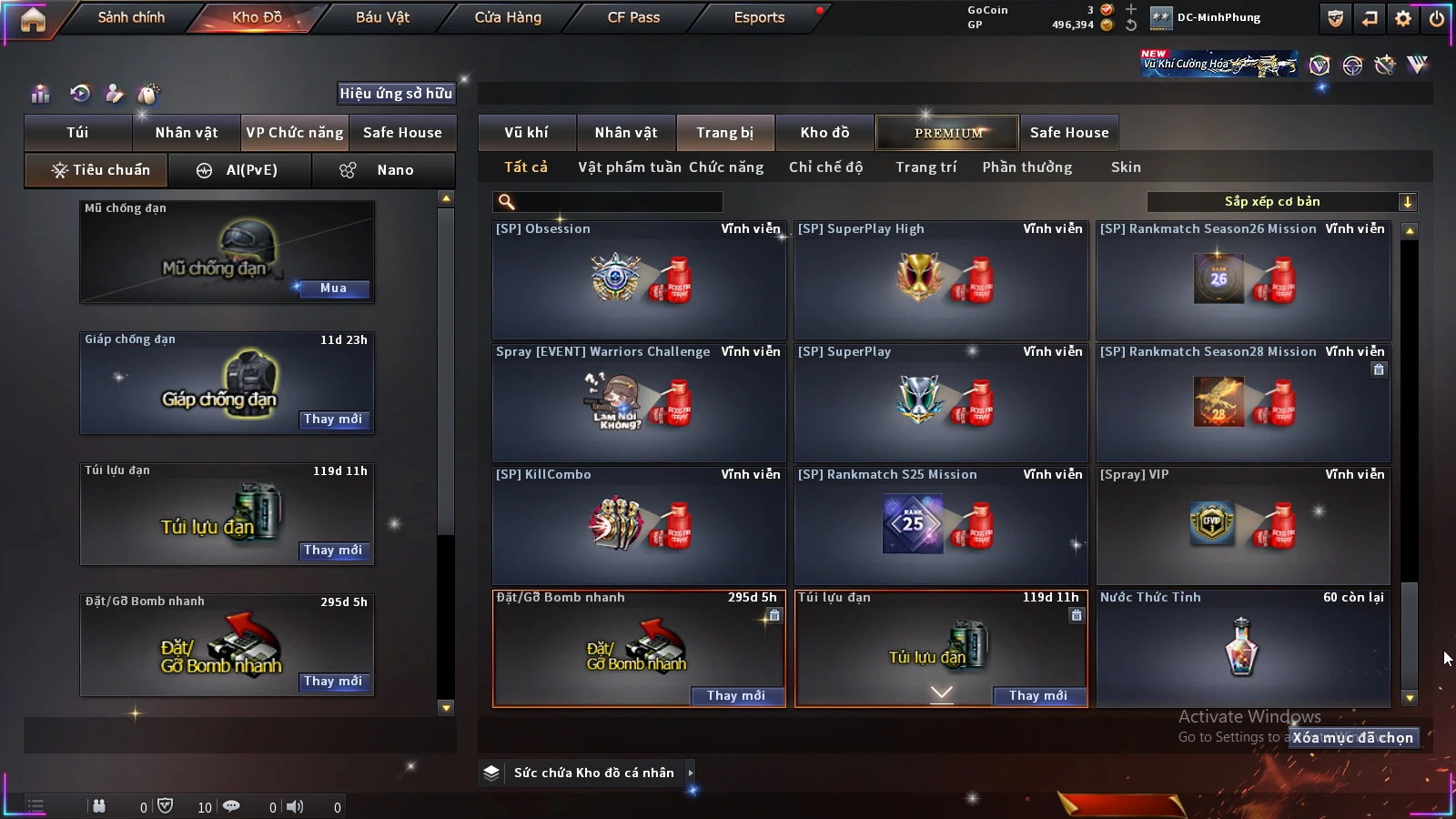
Task: Open the CF Pass page
Action: (x=633, y=17)
